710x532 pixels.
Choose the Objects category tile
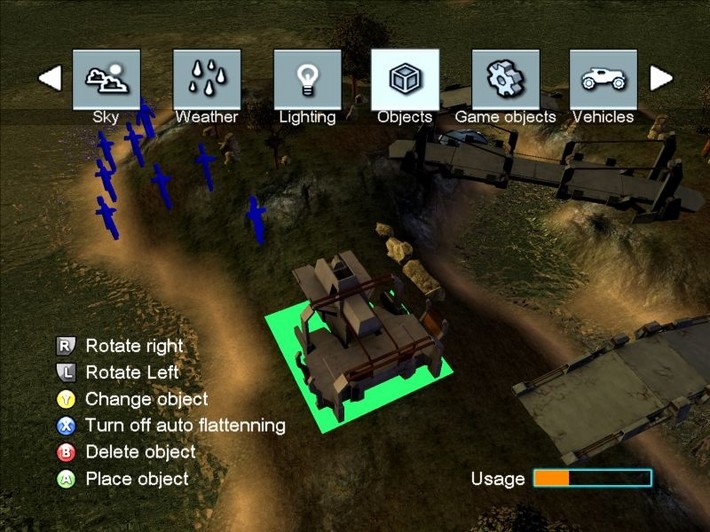point(405,80)
